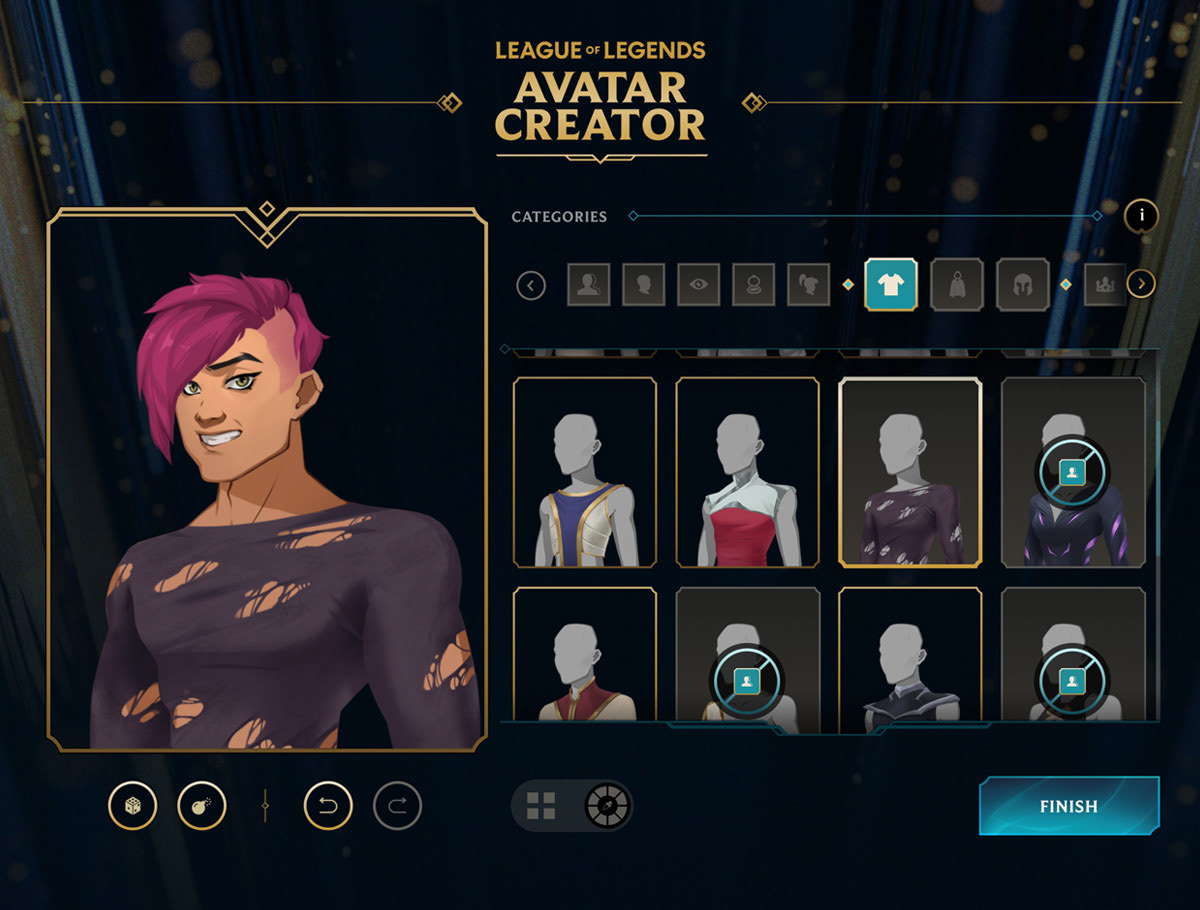Go to previous categories with left arrow

tap(531, 286)
